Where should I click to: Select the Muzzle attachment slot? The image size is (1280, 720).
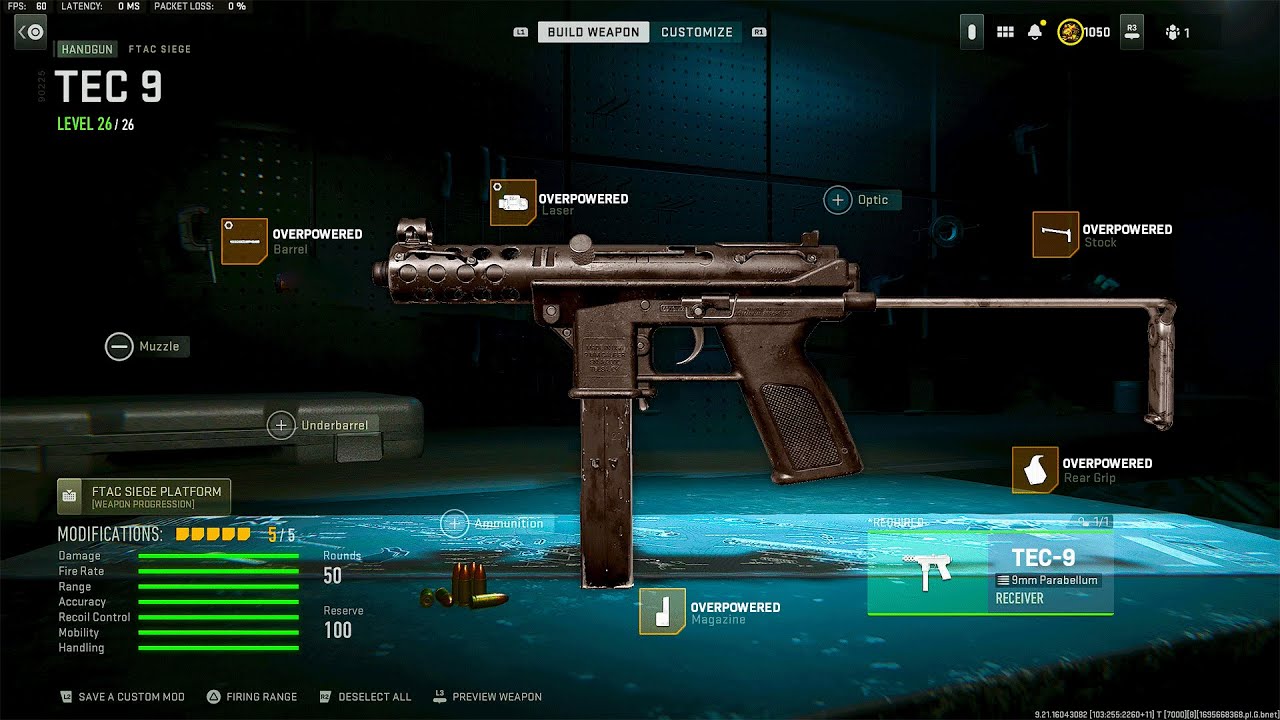tap(119, 347)
